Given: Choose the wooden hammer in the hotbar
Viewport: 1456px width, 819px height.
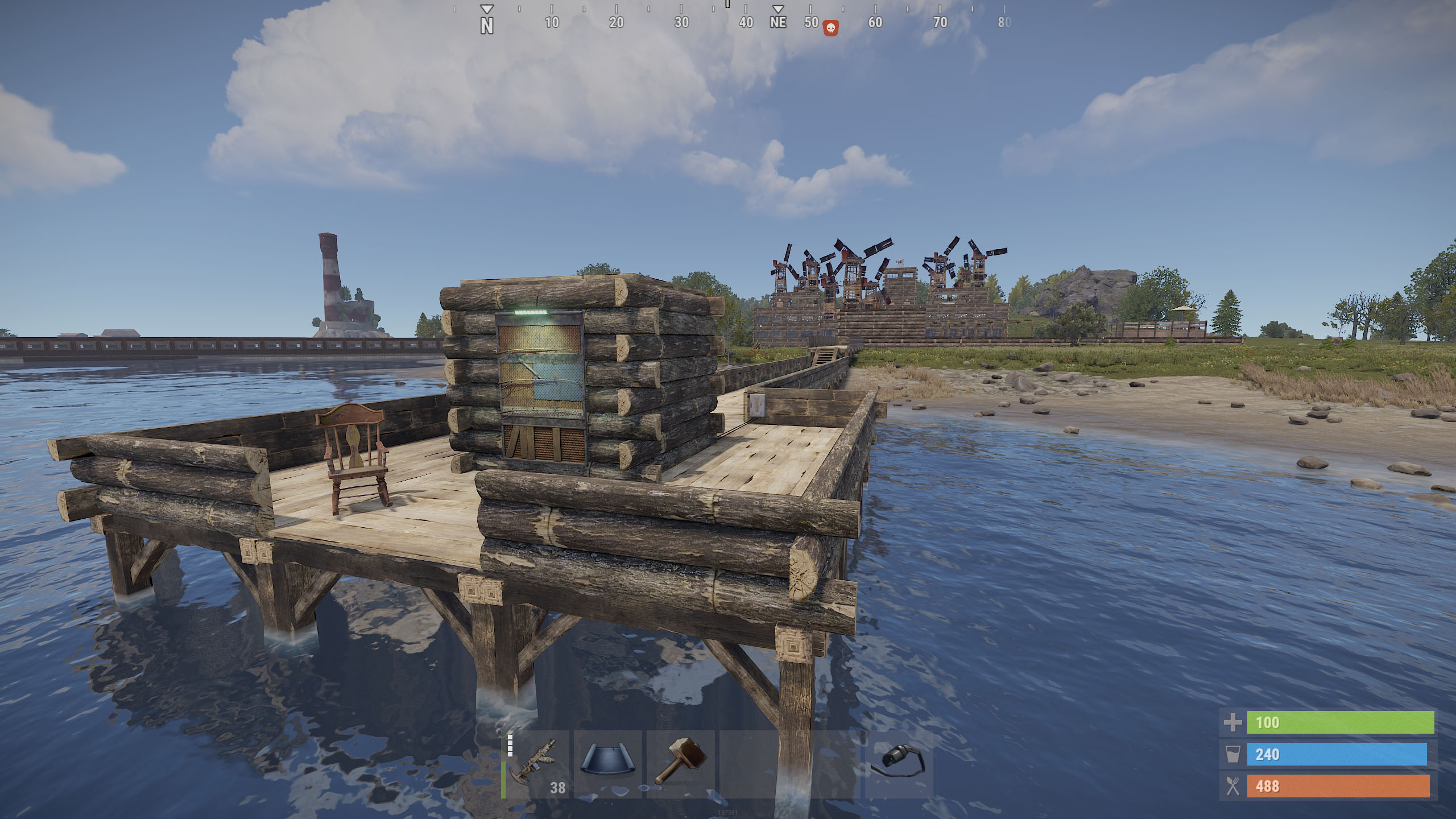Looking at the screenshot, I should coord(680,764).
